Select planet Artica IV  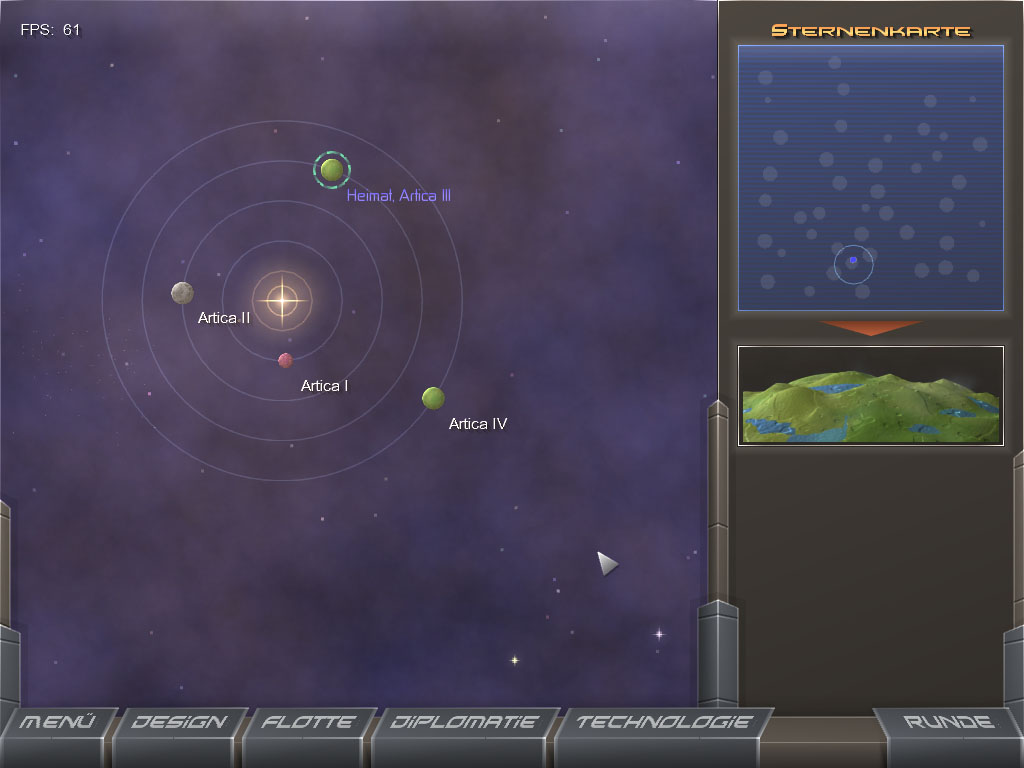click(x=433, y=398)
